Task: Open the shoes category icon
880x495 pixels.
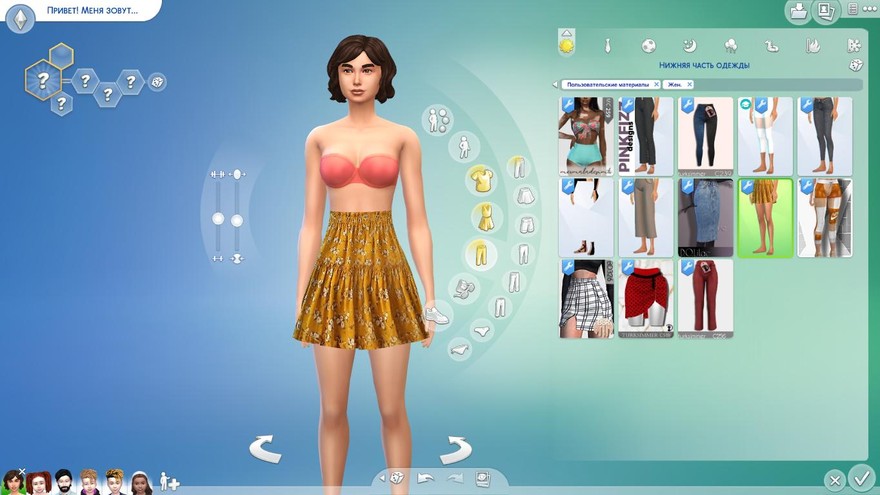Action: click(436, 315)
